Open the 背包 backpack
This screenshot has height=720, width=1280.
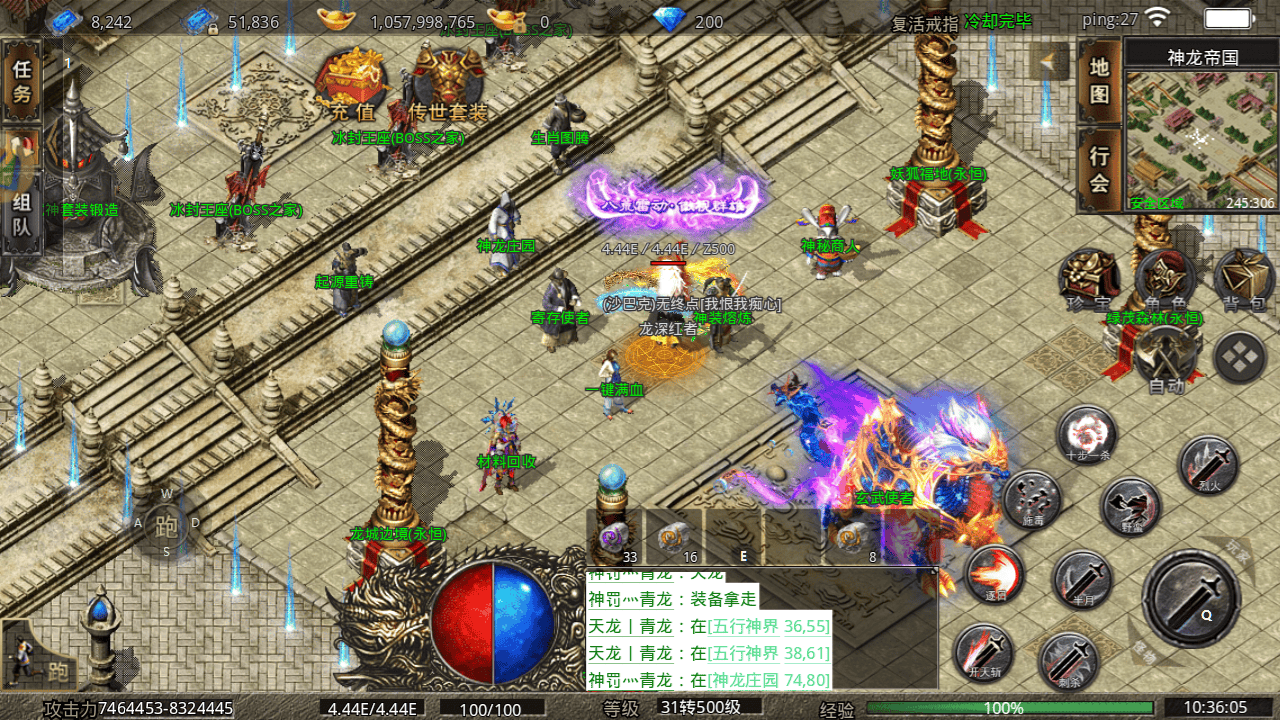1243,278
